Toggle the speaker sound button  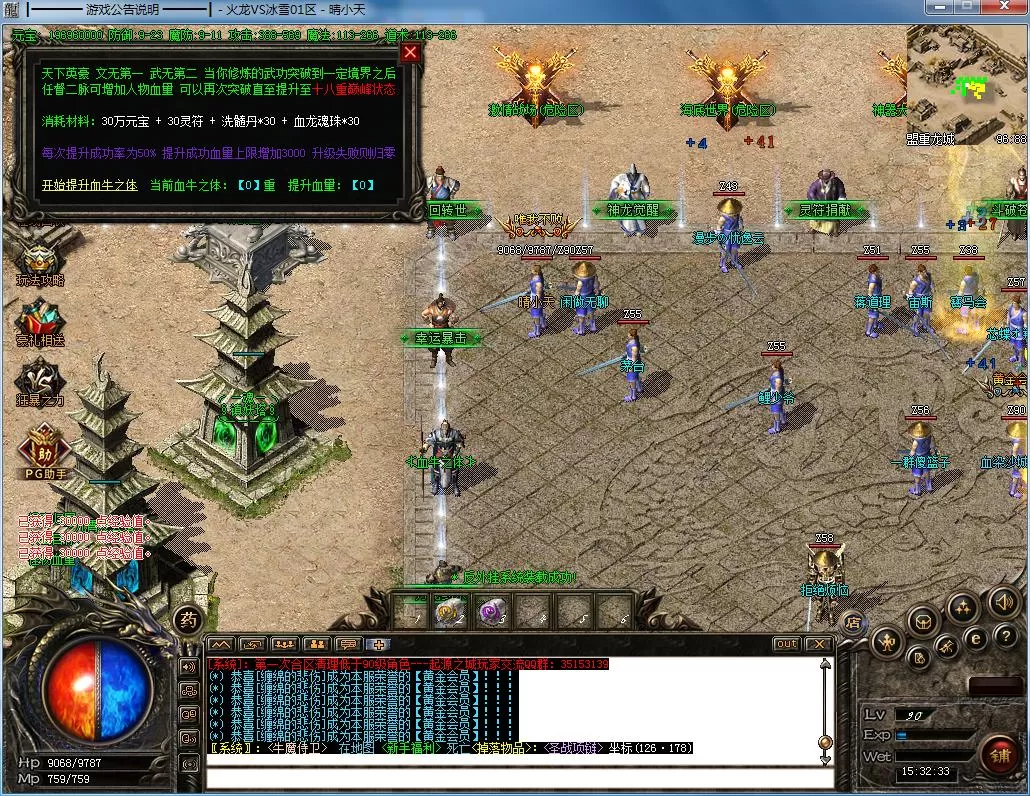point(1003,602)
